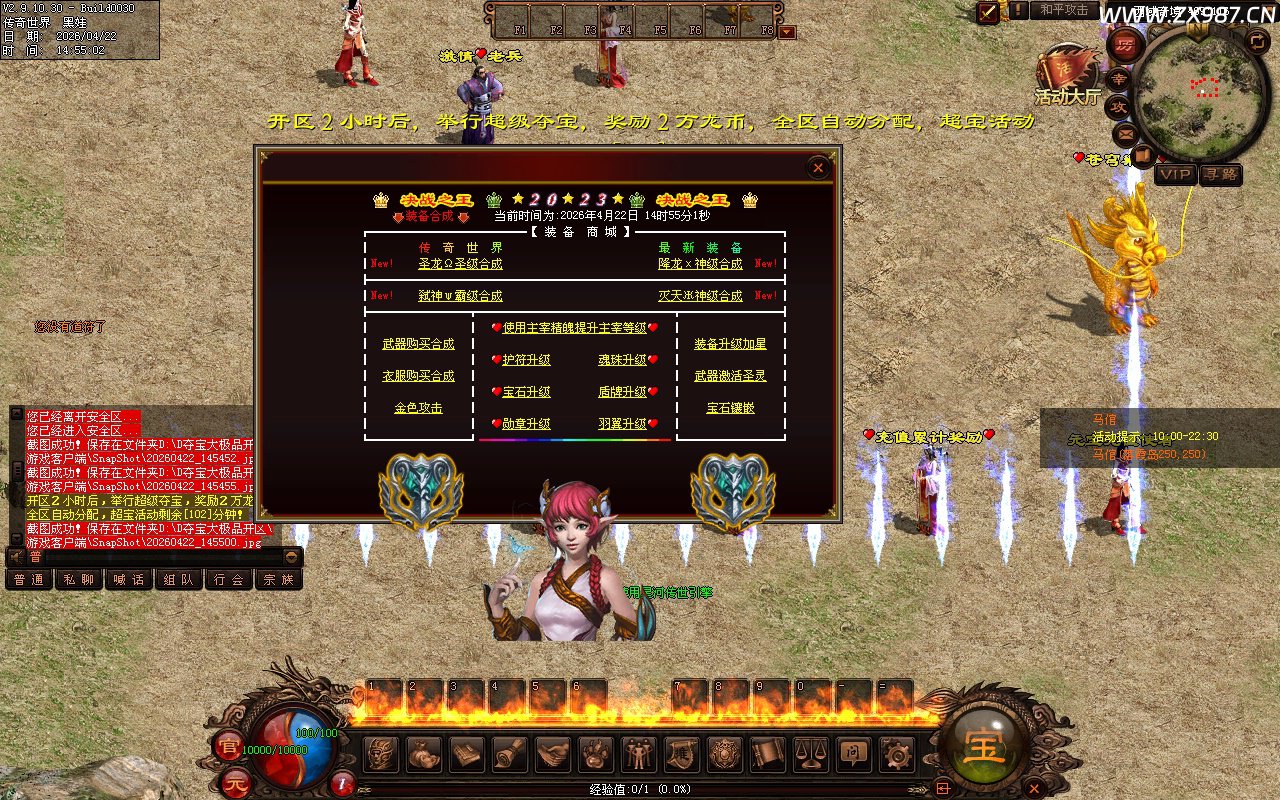Open the 宝石镶嵌 option

pos(730,408)
